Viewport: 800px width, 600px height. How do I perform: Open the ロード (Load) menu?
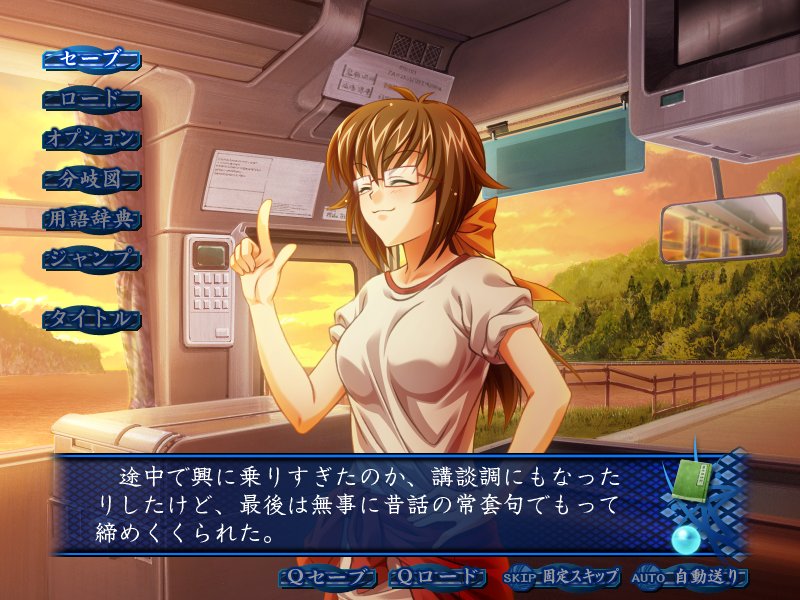(x=92, y=99)
